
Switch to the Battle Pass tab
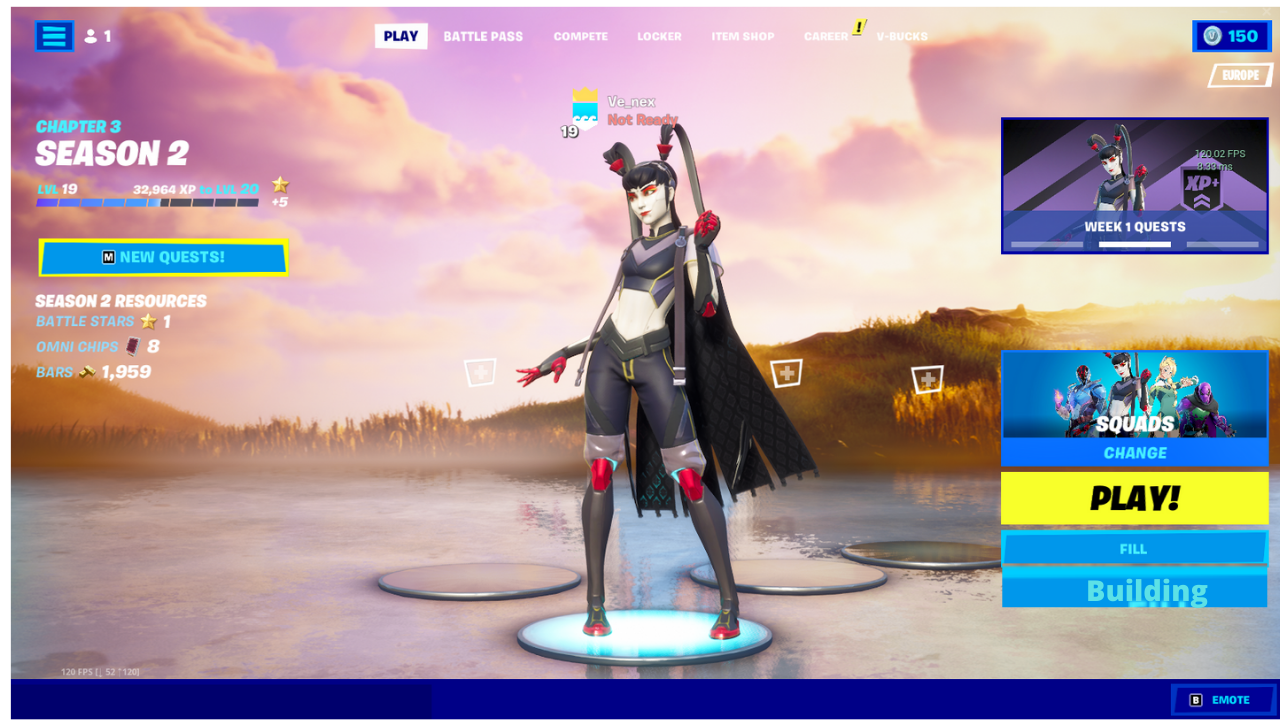coord(483,36)
